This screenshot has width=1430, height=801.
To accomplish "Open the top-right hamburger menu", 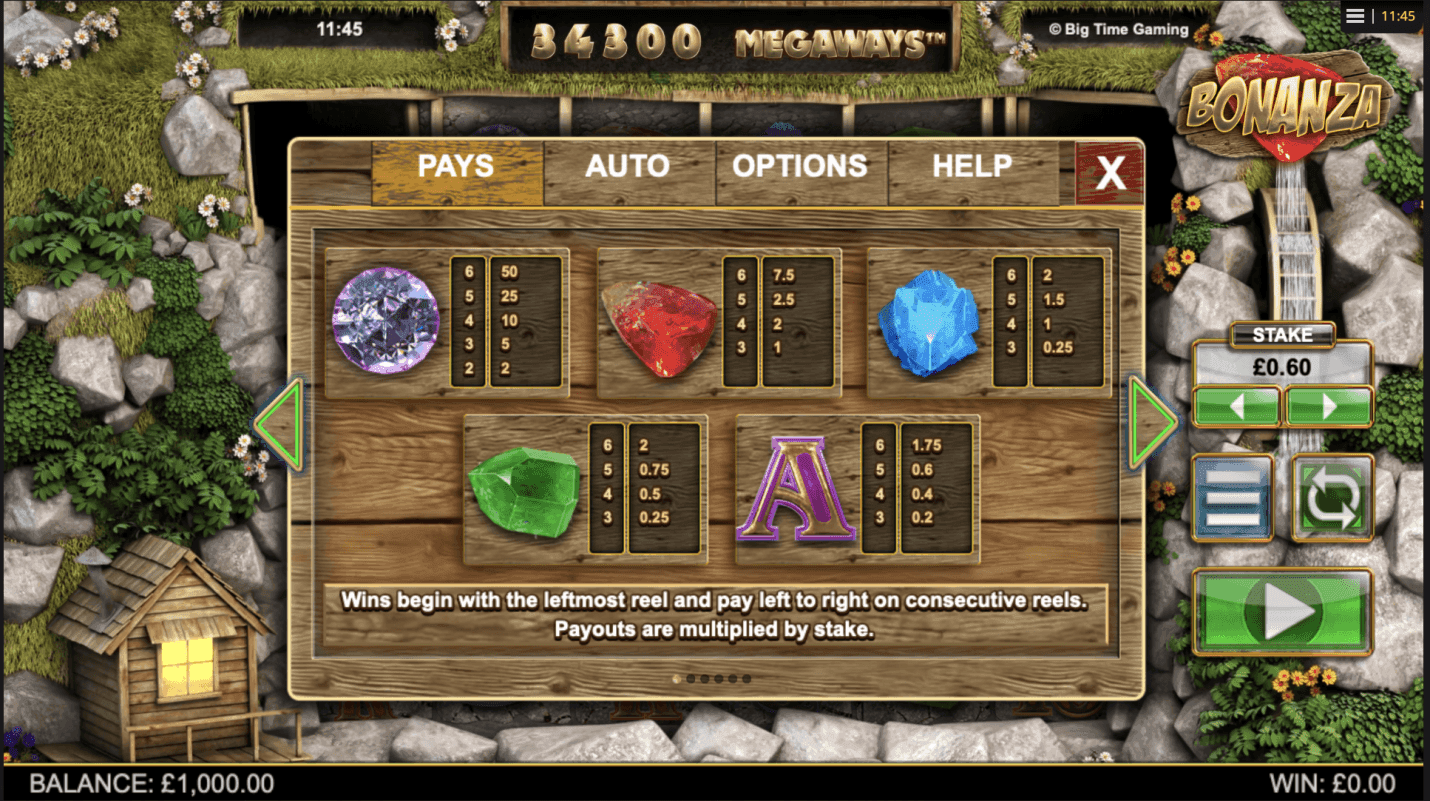I will (x=1355, y=15).
